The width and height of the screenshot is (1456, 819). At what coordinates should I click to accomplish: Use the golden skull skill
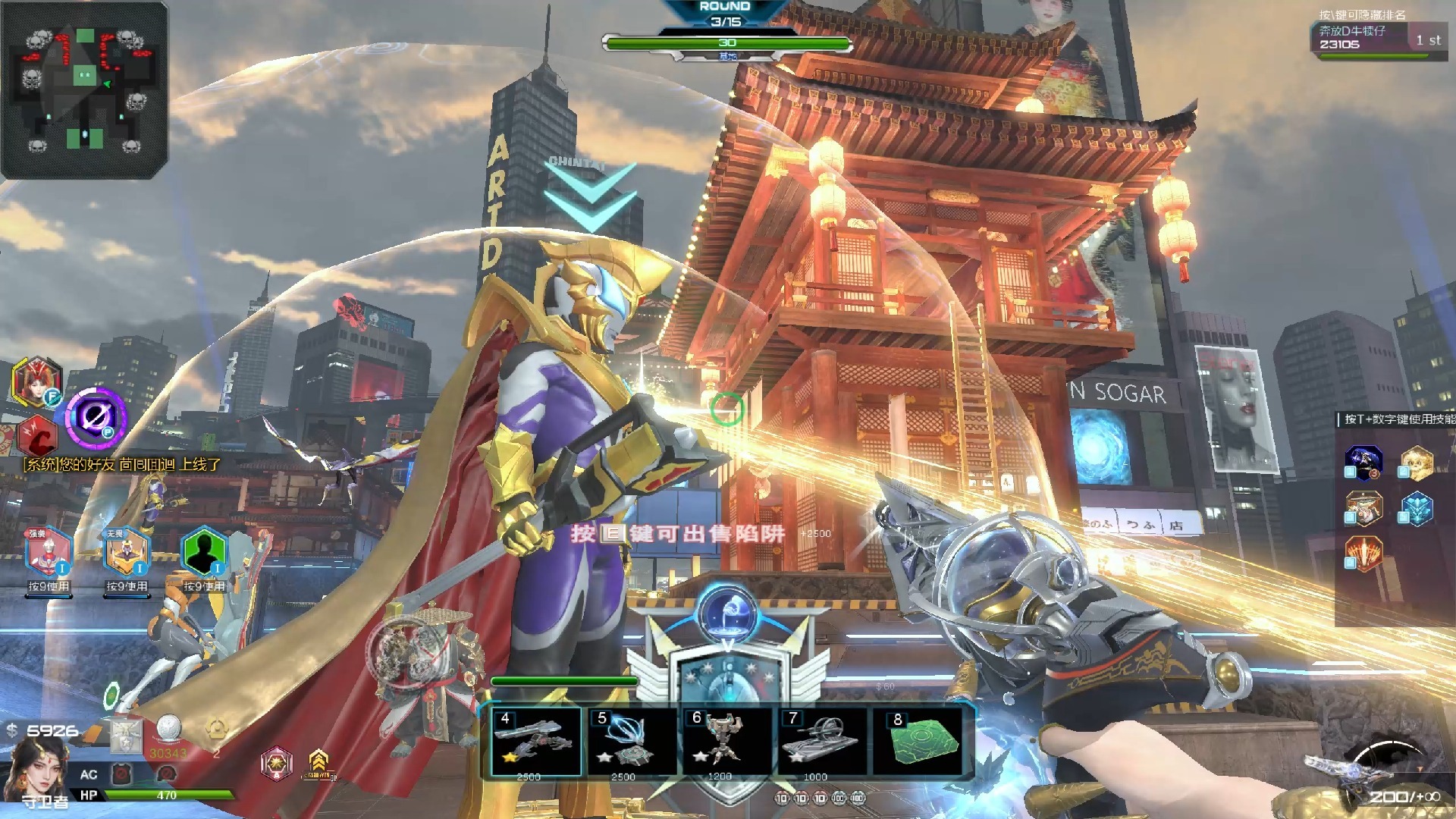coord(1416,462)
